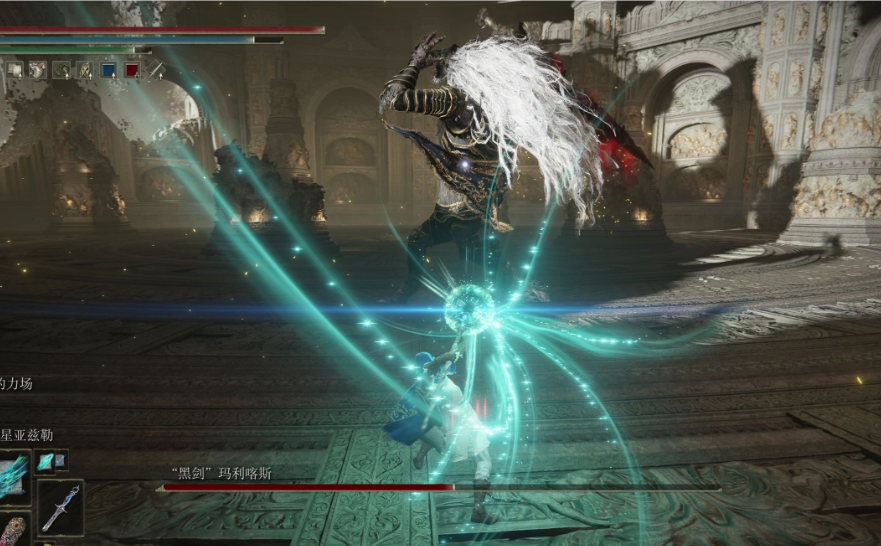This screenshot has height=546, width=881.
Task: Click the blue square buff icon
Action: click(108, 70)
